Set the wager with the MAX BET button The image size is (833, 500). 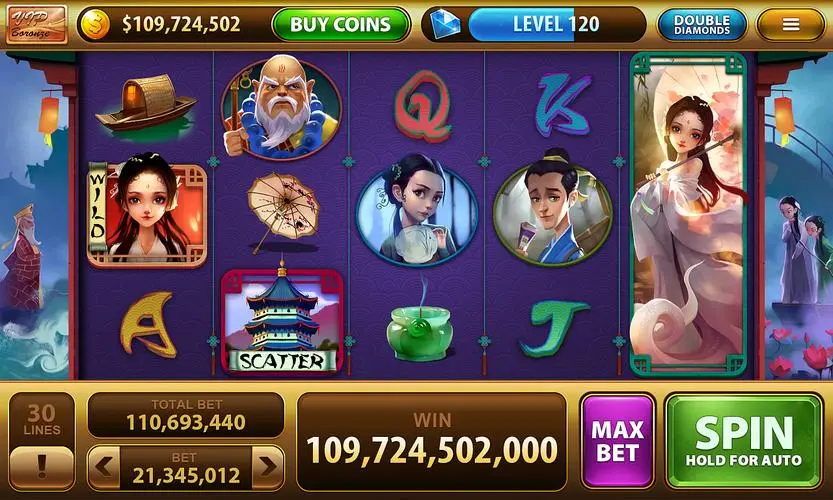point(617,440)
